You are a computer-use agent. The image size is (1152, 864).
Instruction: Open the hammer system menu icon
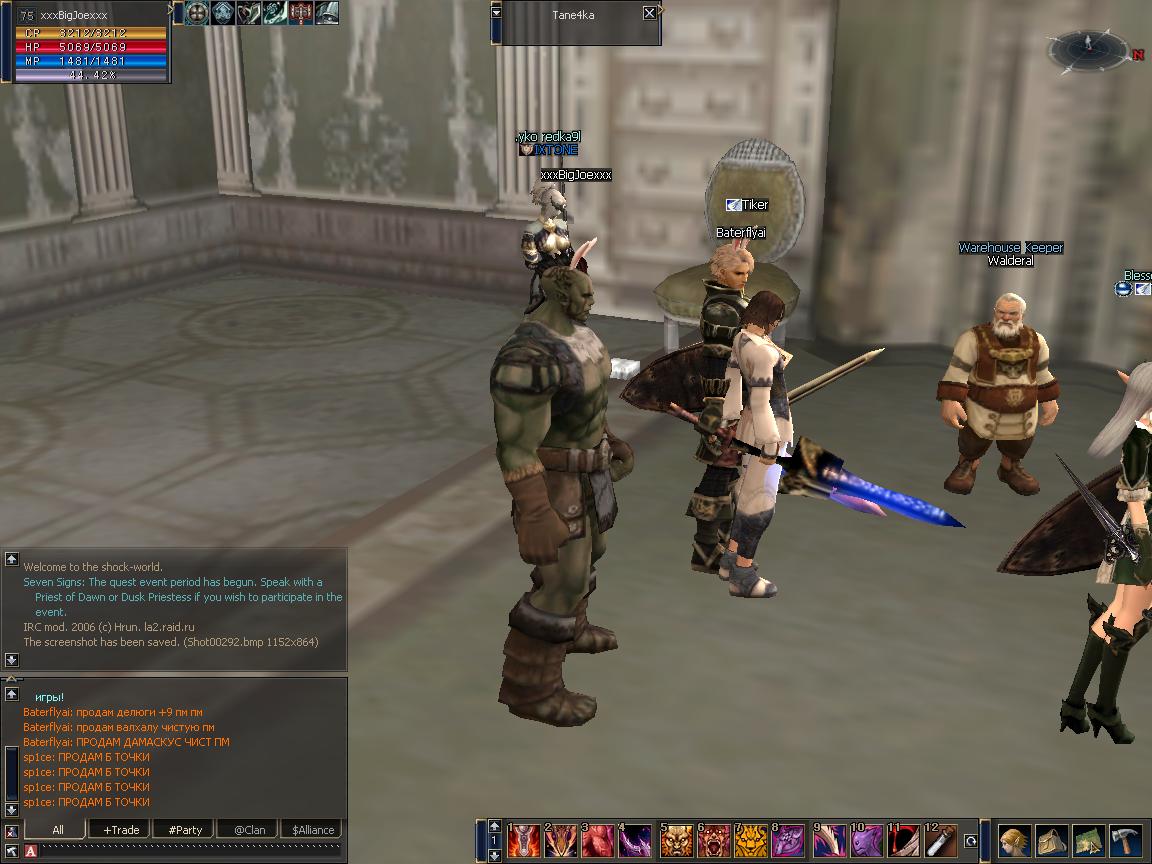point(1126,841)
